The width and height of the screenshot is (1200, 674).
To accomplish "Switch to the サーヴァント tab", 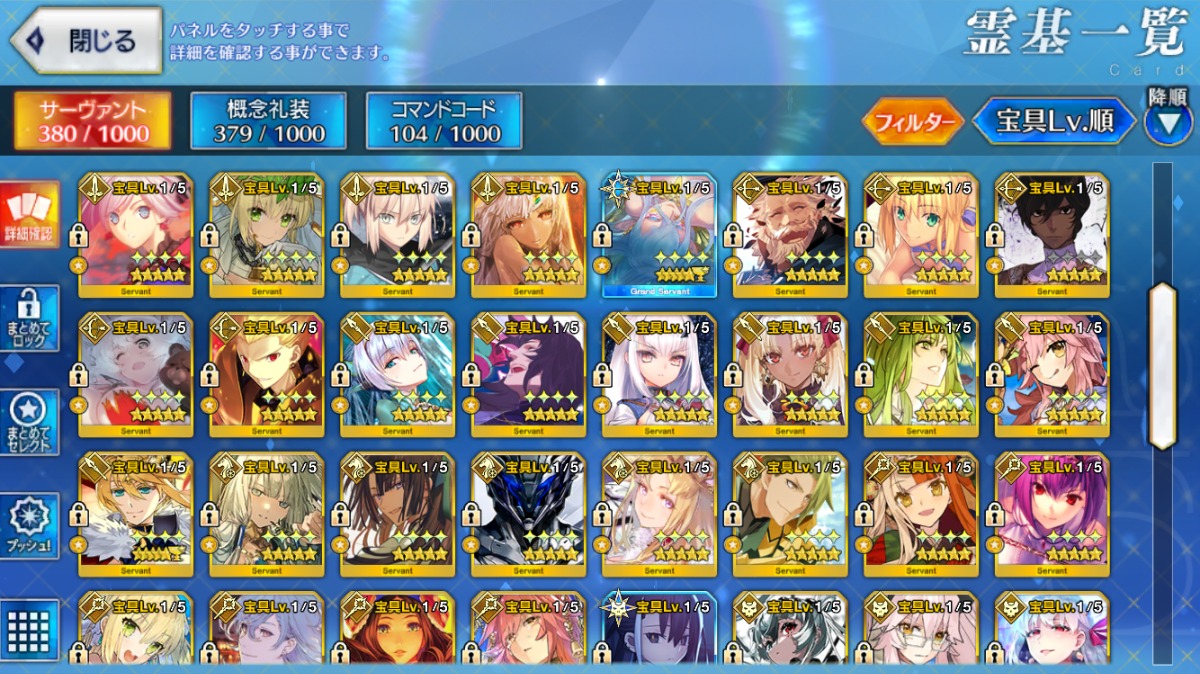I will tap(93, 121).
